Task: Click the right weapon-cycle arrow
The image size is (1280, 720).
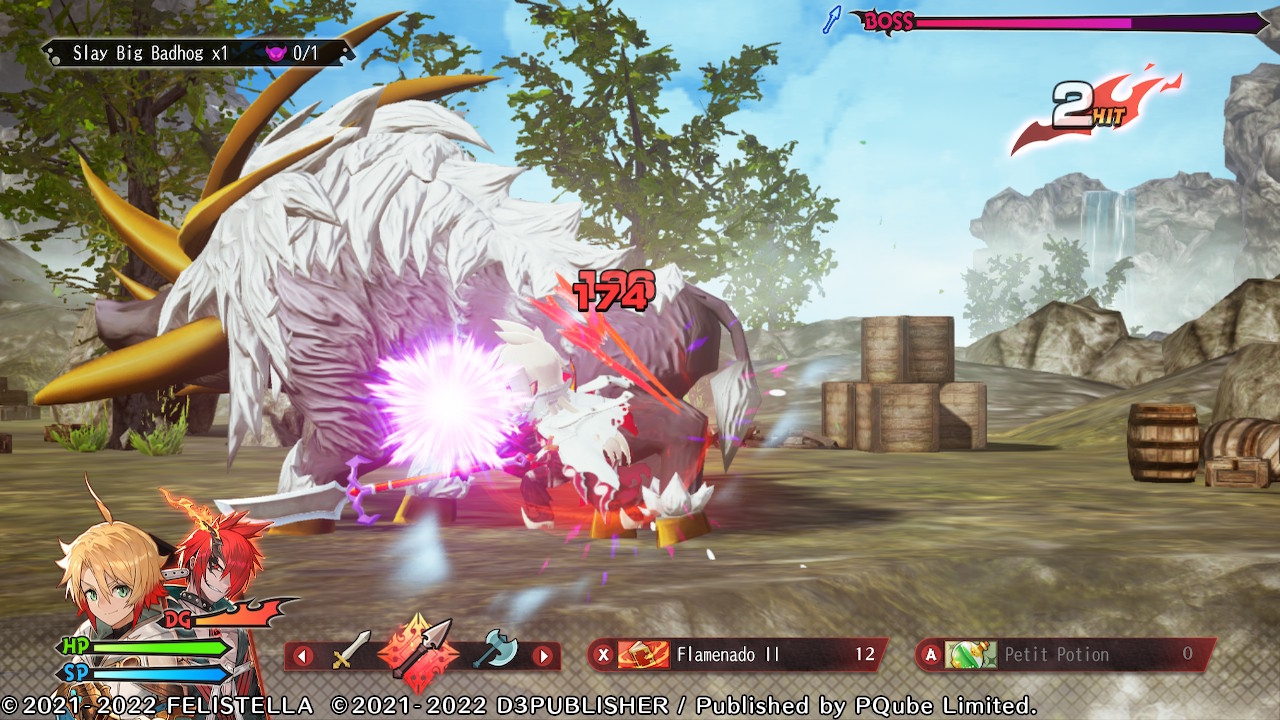Action: click(x=542, y=656)
